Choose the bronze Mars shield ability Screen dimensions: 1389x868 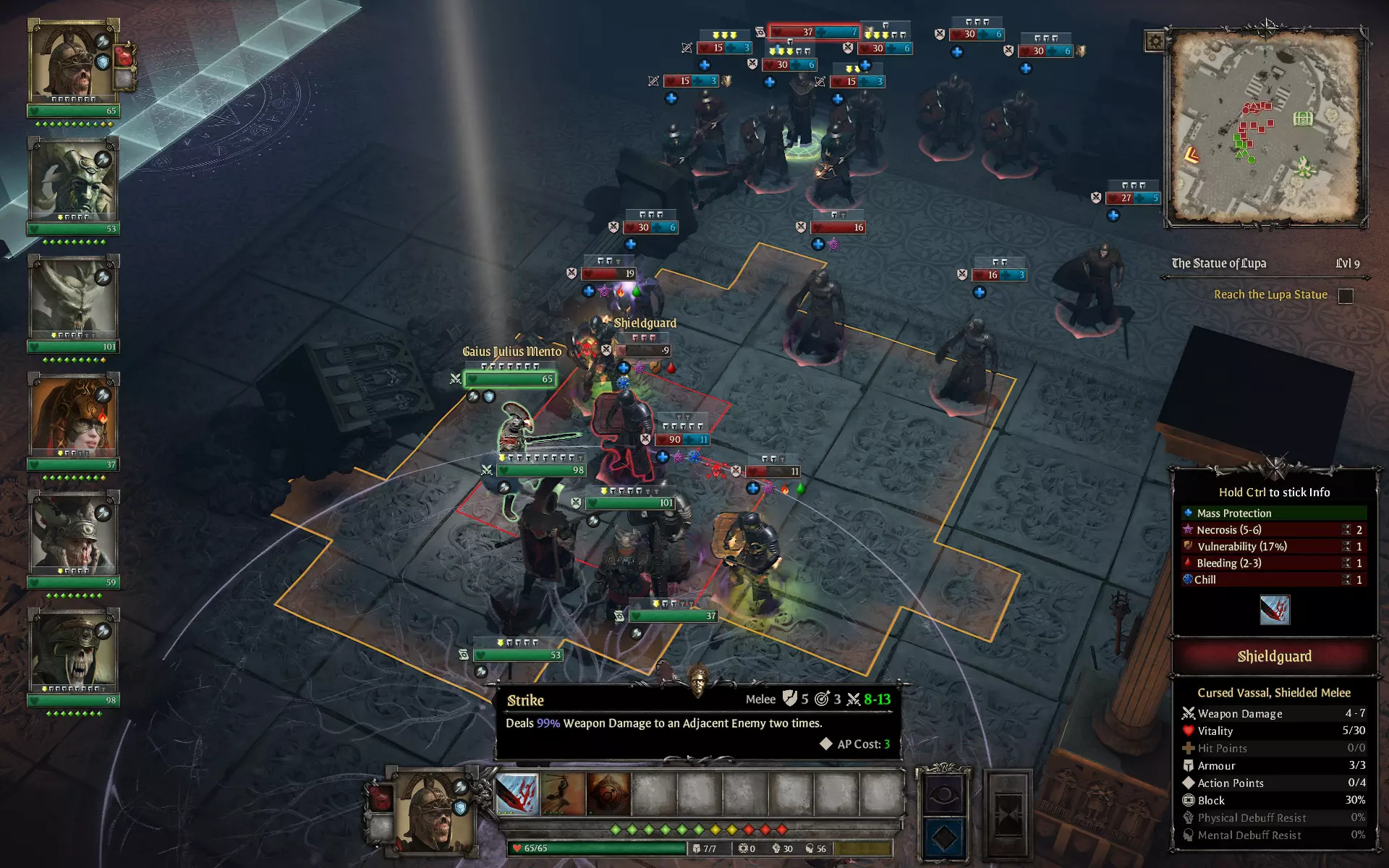point(608,794)
